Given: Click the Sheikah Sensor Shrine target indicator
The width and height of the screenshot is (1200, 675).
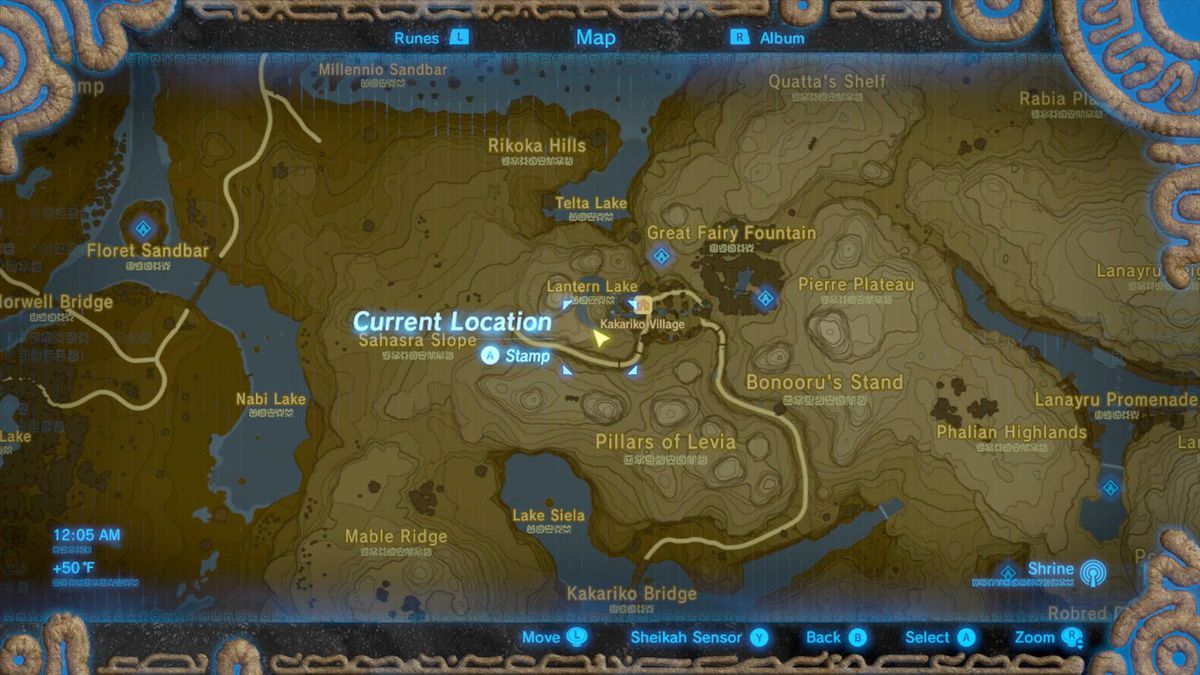Looking at the screenshot, I should [x=1090, y=571].
